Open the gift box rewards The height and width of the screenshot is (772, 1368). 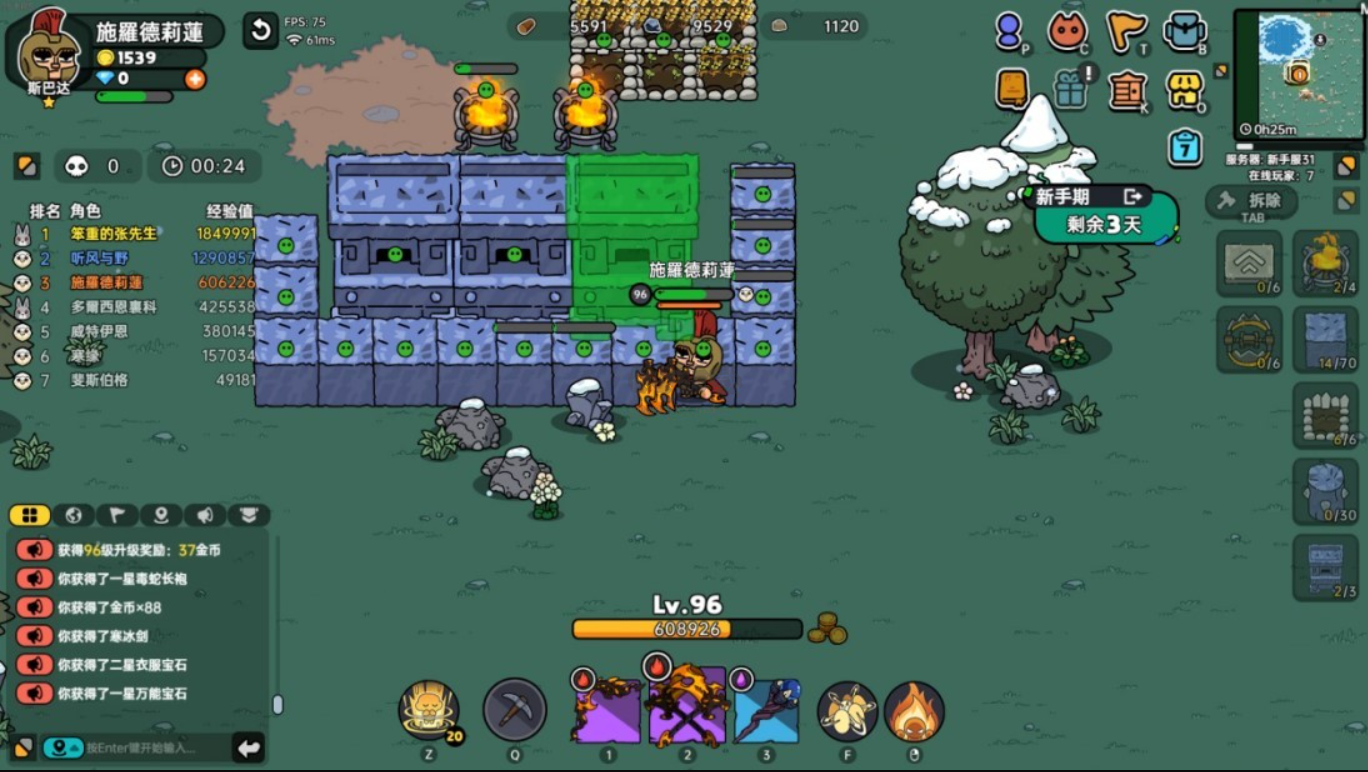point(1070,91)
